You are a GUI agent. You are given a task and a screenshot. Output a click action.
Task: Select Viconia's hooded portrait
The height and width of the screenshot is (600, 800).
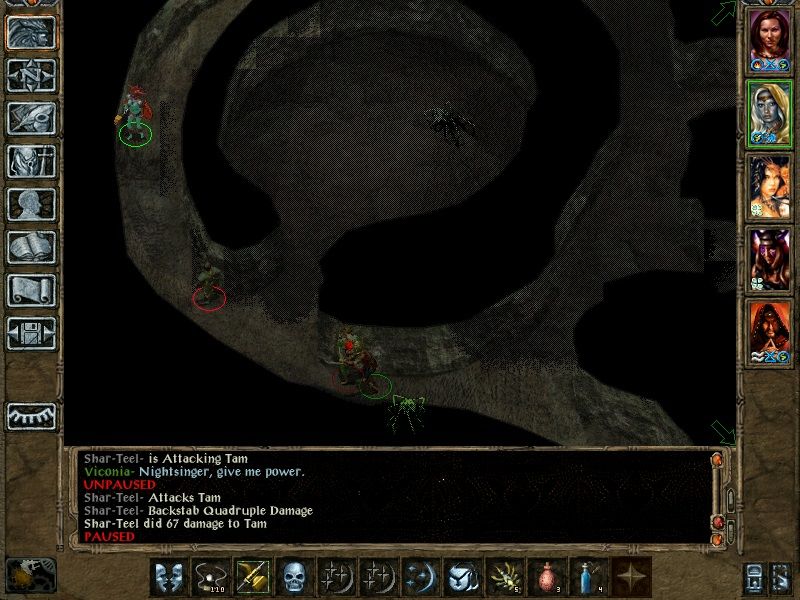(770, 113)
